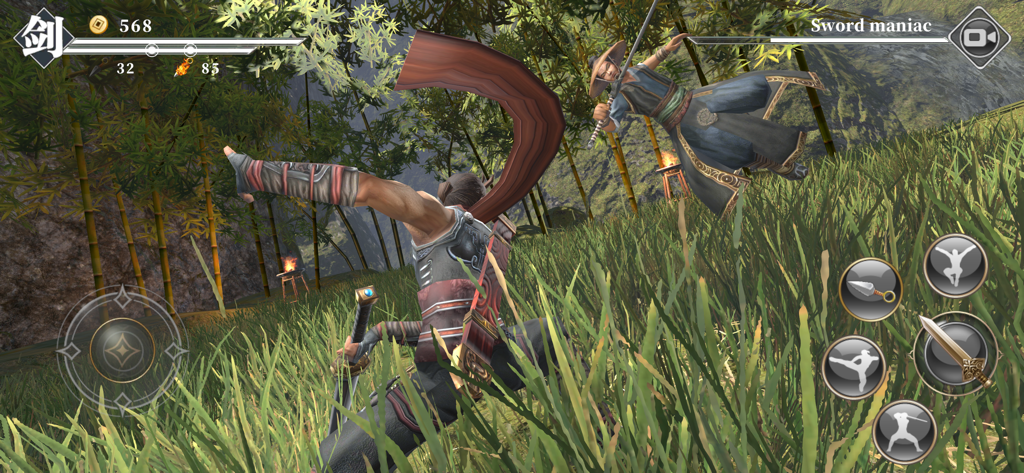
Task: Toggle the camera view icon
Action: (978, 38)
